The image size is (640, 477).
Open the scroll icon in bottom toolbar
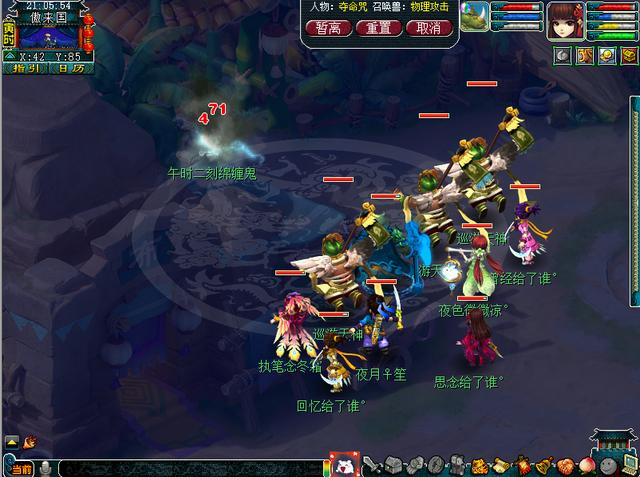[x=480, y=466]
